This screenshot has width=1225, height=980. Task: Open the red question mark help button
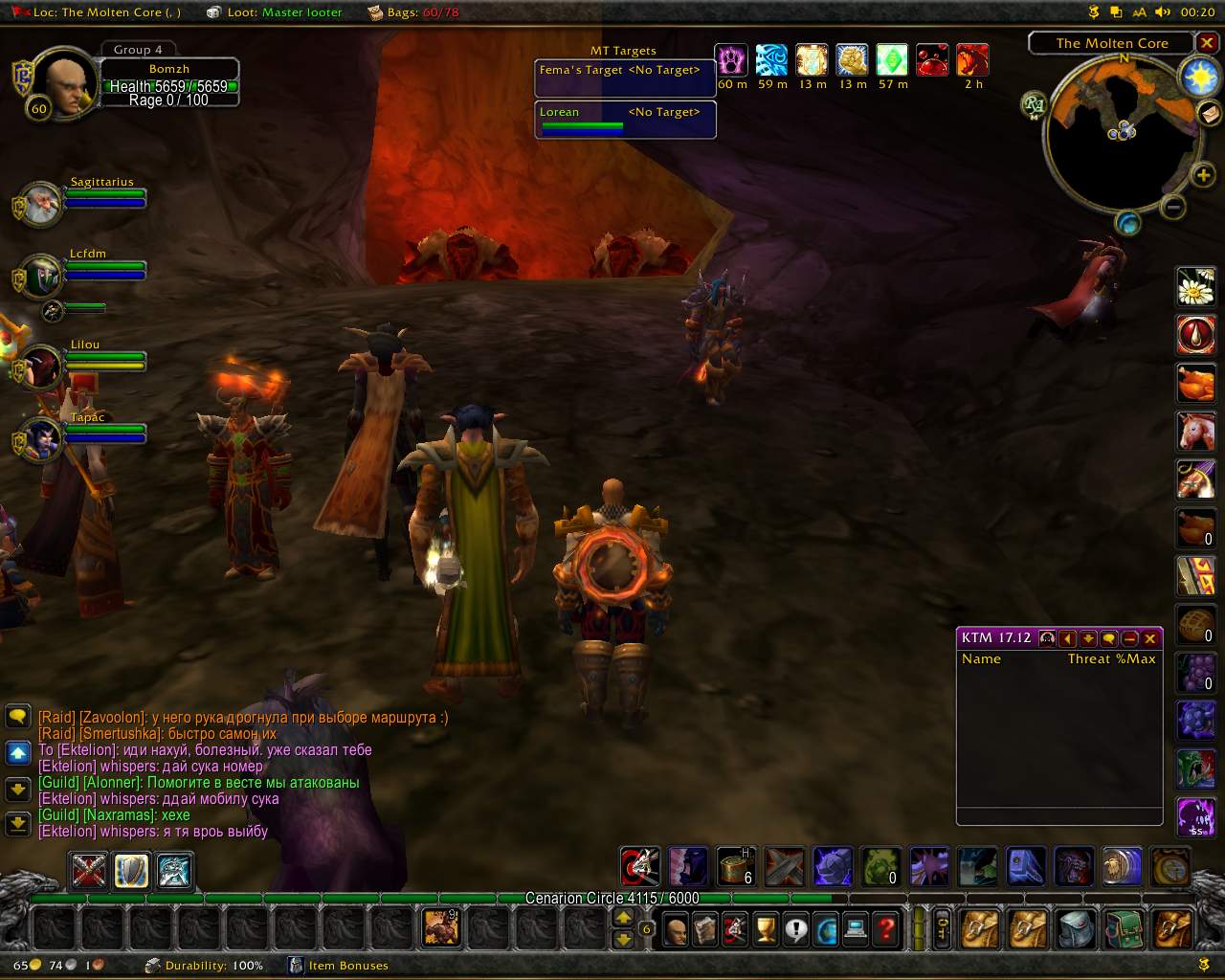[x=886, y=929]
